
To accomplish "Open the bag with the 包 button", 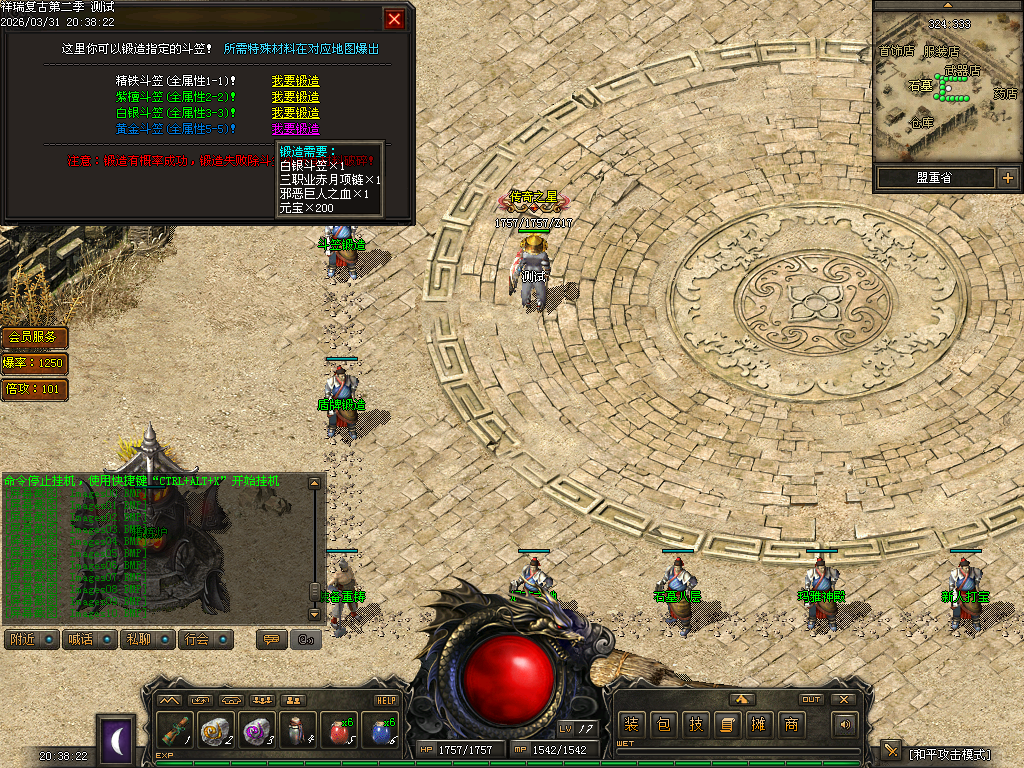I will click(663, 725).
